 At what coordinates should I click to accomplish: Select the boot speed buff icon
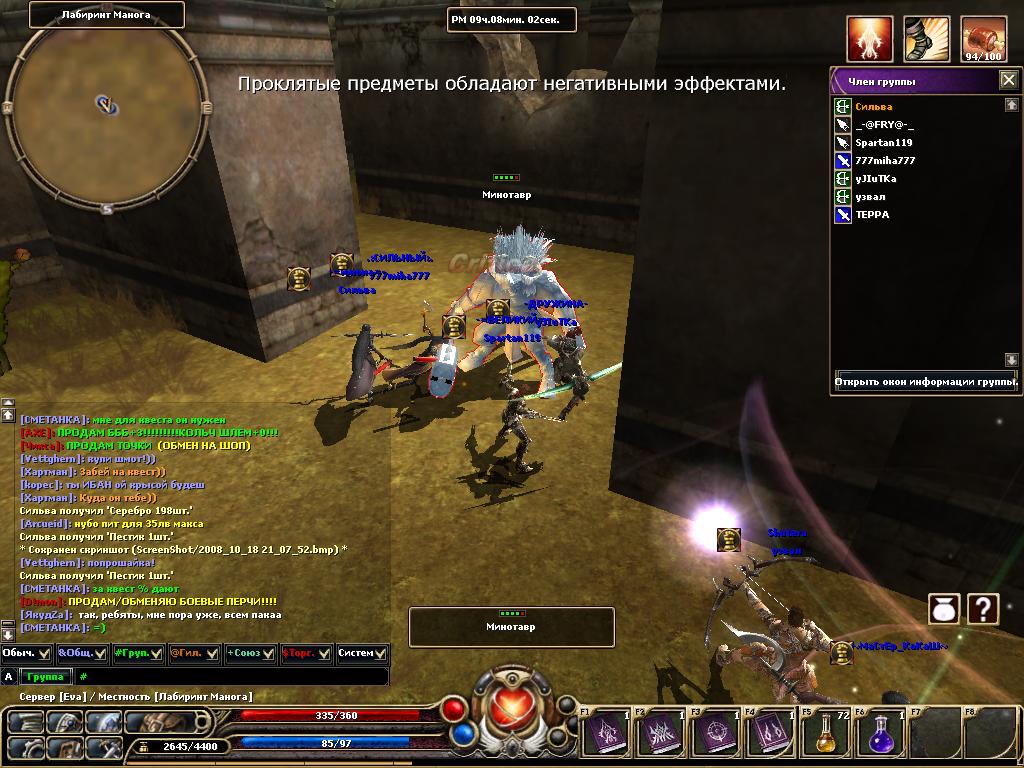pos(926,40)
